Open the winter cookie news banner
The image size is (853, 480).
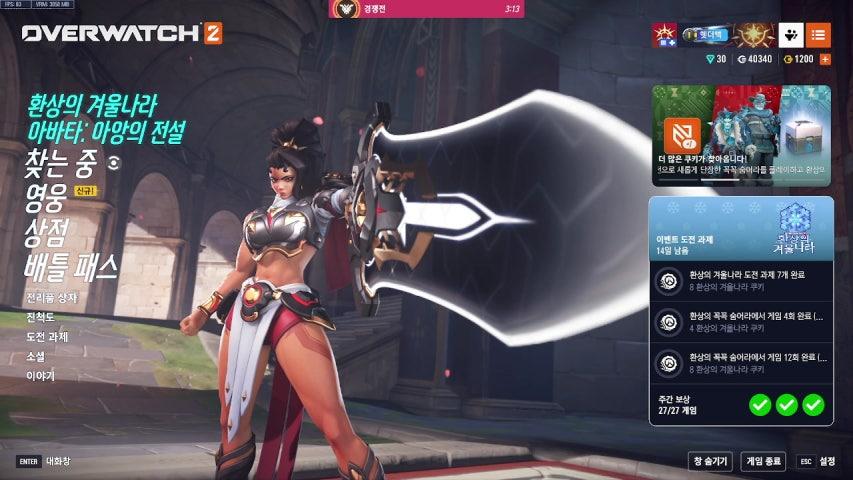[741, 135]
